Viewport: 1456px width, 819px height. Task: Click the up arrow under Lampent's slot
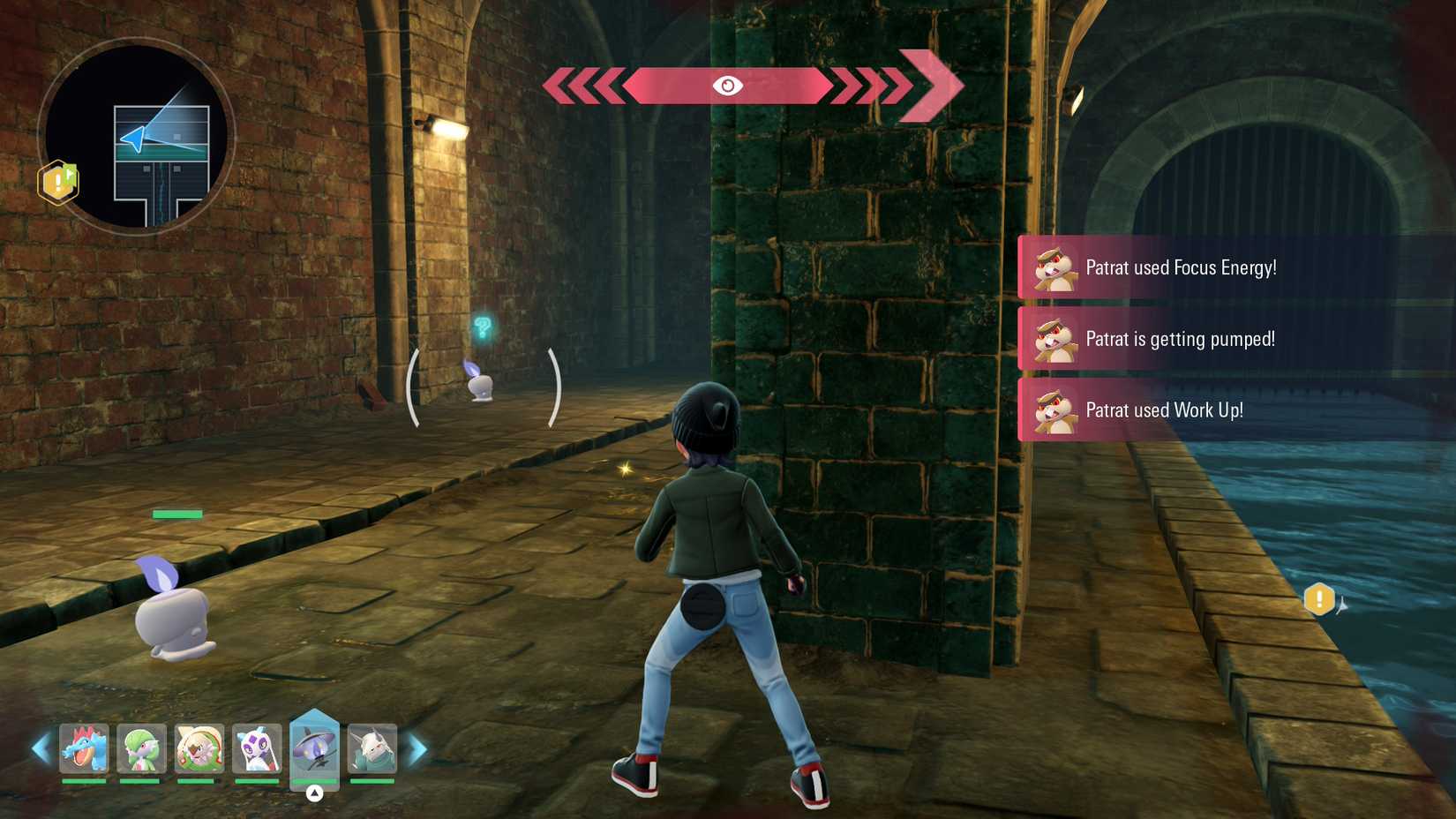click(x=316, y=793)
